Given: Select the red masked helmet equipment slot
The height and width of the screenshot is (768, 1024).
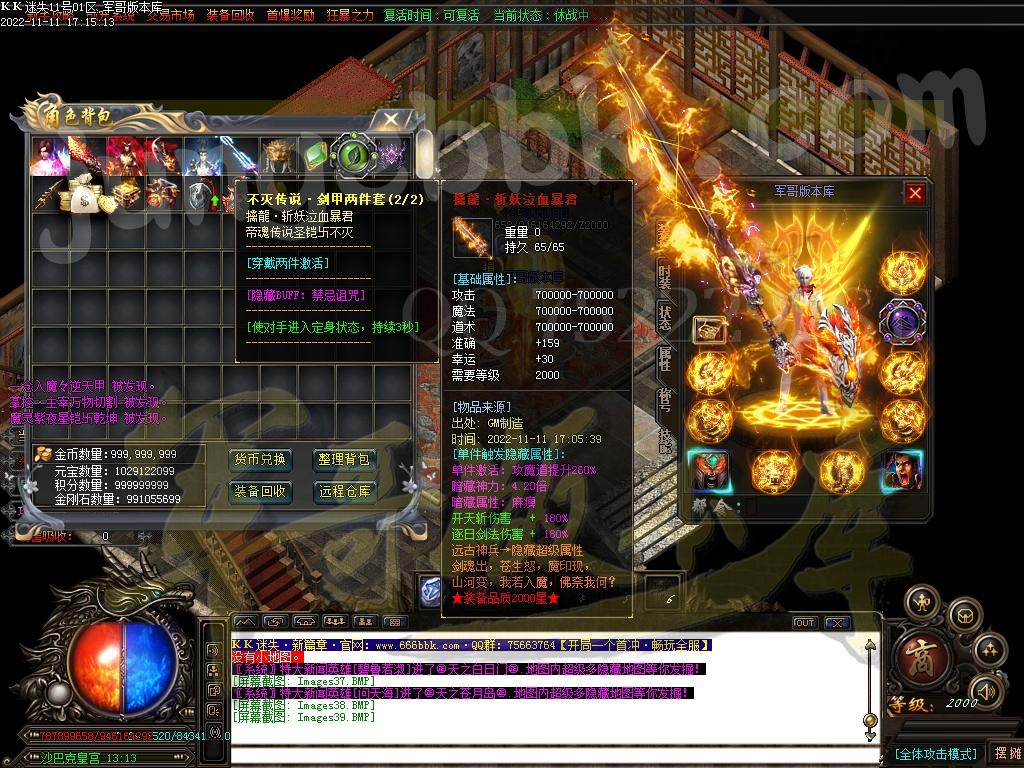Looking at the screenshot, I should (x=709, y=471).
